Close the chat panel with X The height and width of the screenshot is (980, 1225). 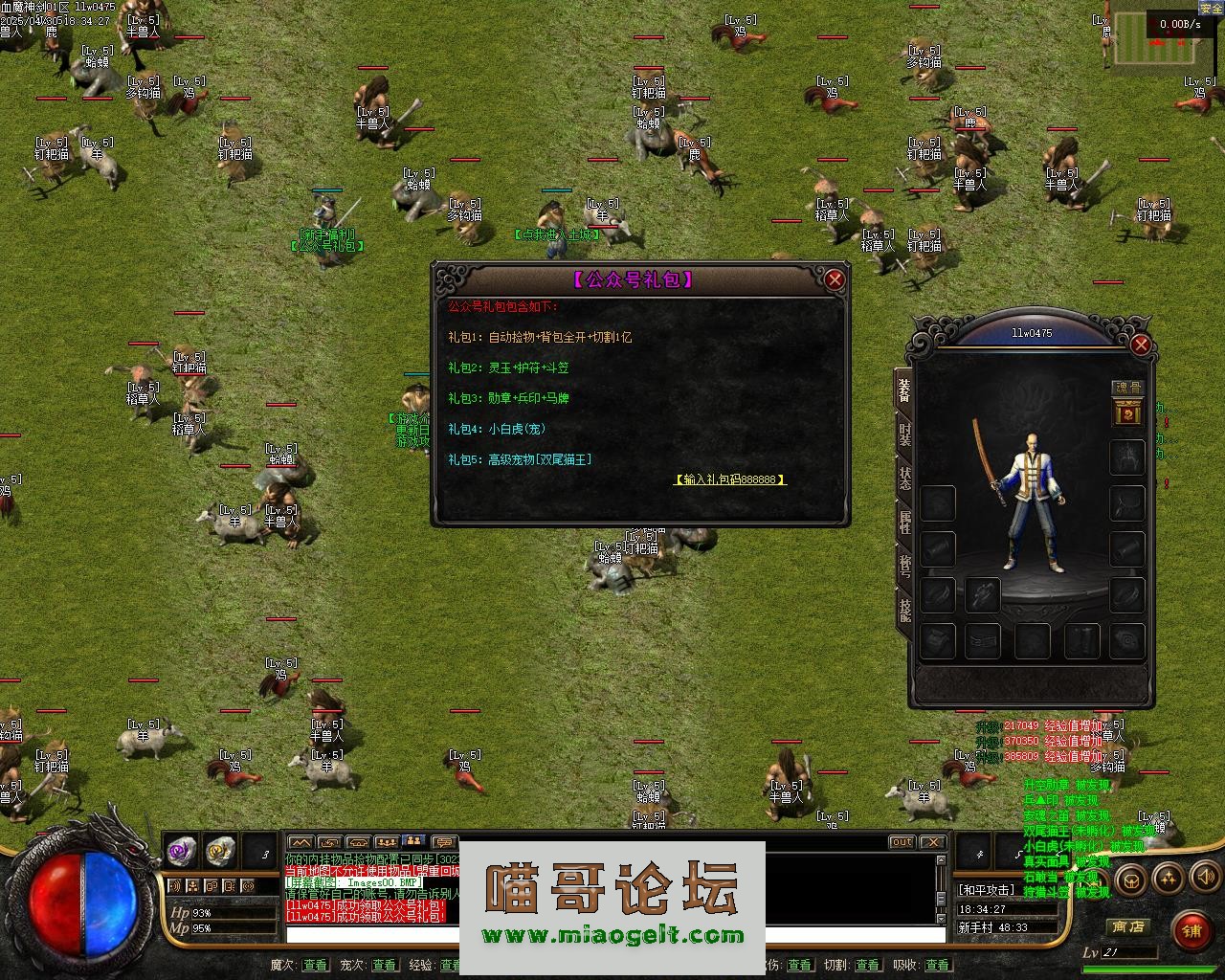point(932,842)
